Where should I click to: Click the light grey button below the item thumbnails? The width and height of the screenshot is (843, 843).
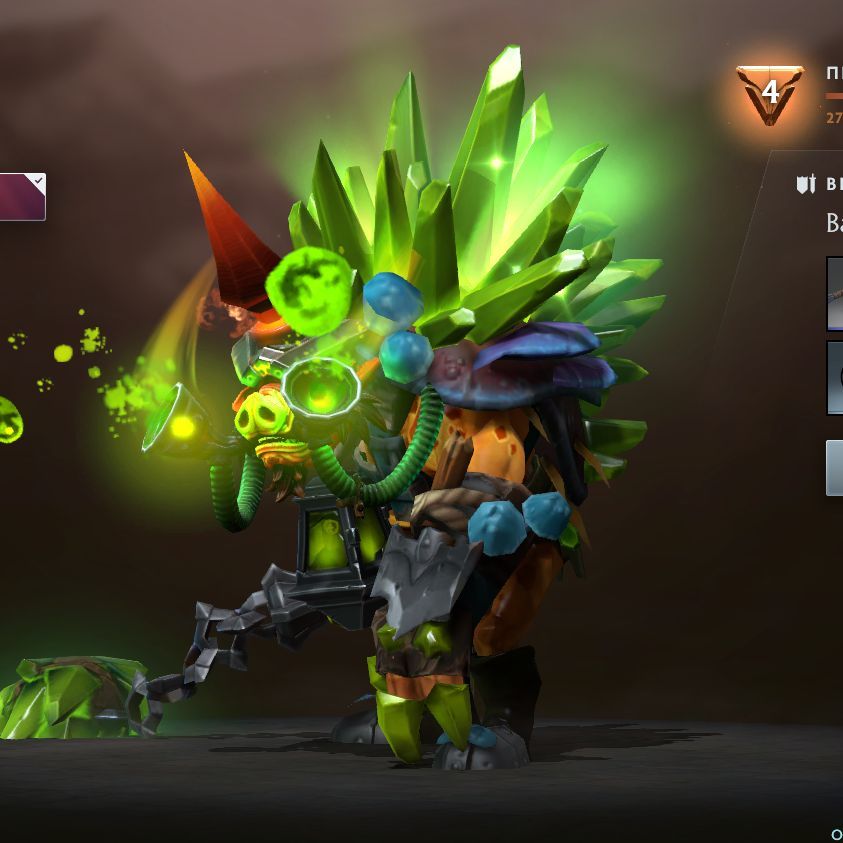pos(835,468)
